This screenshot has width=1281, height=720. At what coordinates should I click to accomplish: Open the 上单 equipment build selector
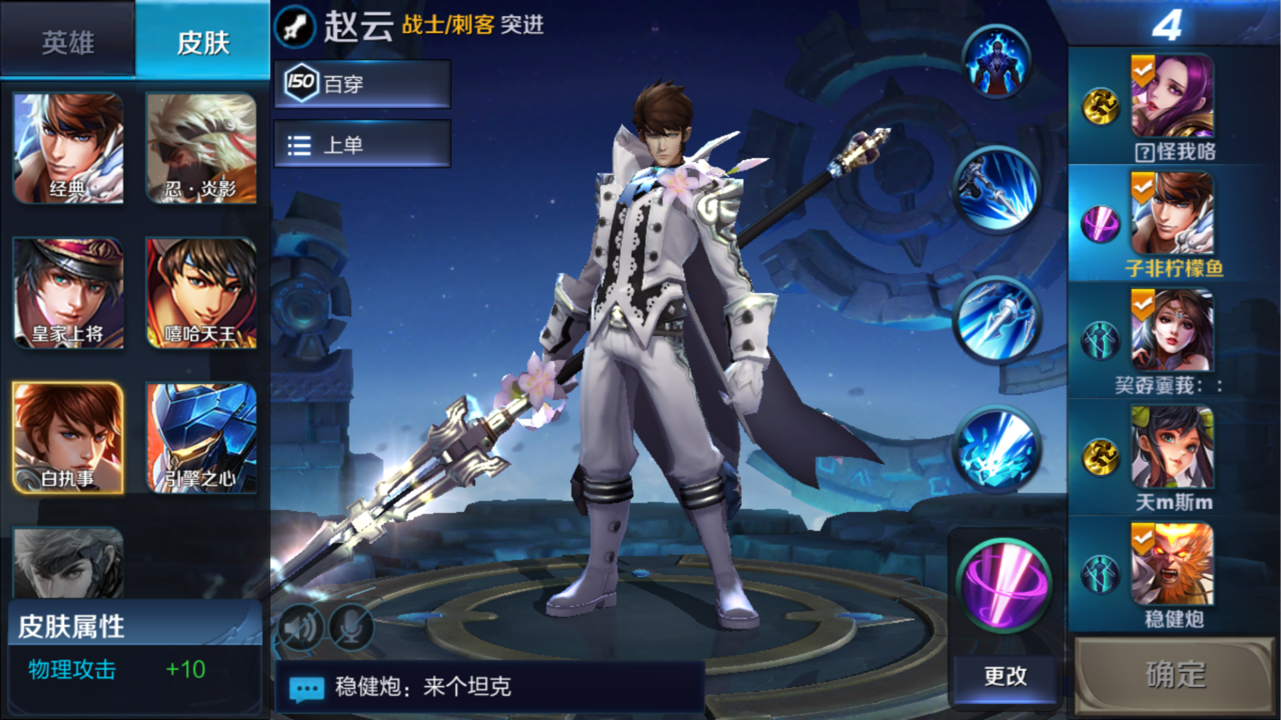click(362, 145)
